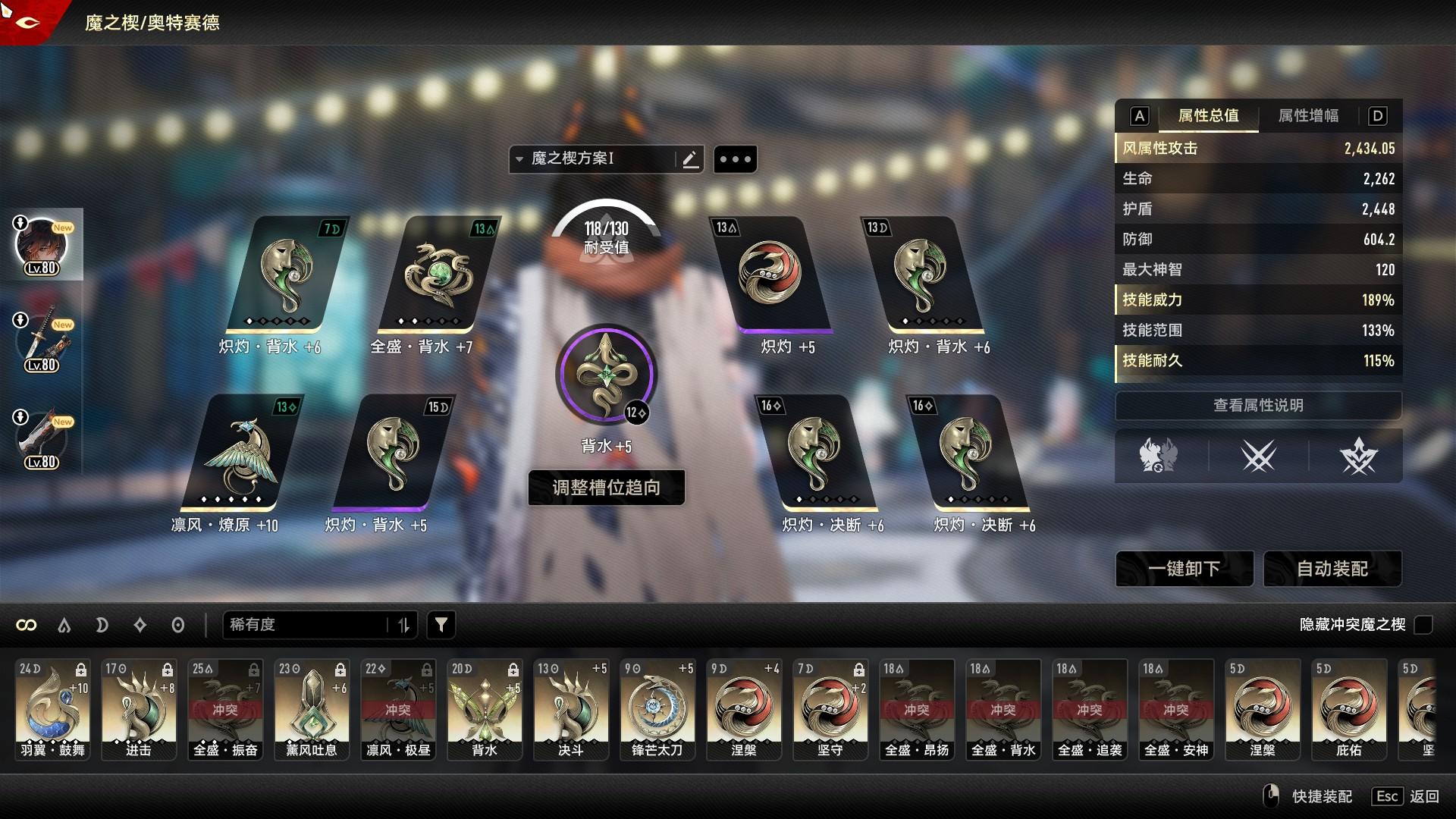Screen dimensions: 1456x819
Task: Pick 羽翼·鼓舞 wedge from inventory
Action: [x=53, y=709]
